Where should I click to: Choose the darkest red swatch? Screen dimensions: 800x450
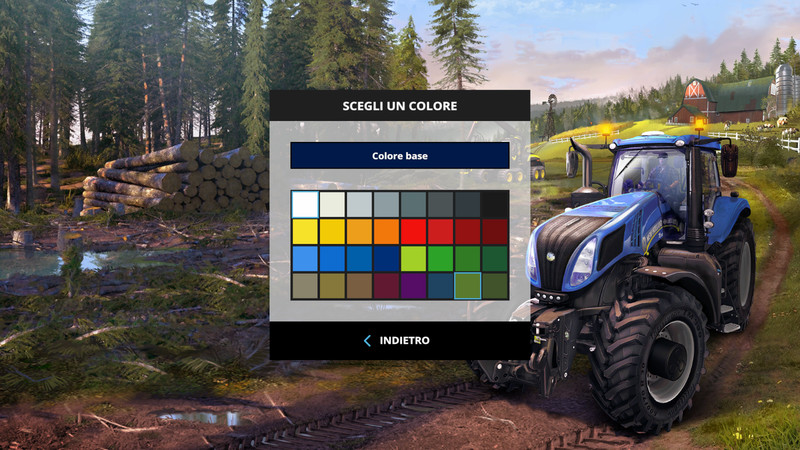[x=495, y=232]
